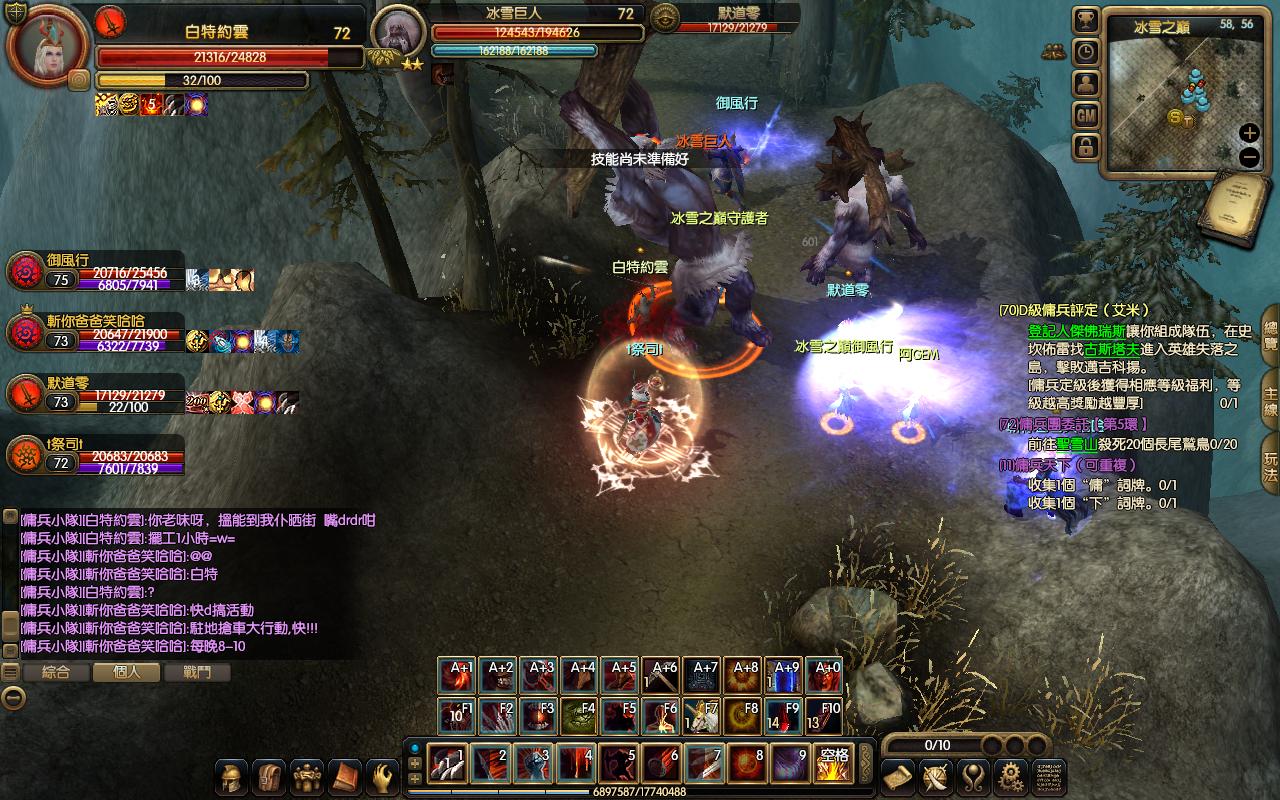The height and width of the screenshot is (800, 1280).
Task: Open the 總覽 side tab
Action: click(x=1270, y=336)
